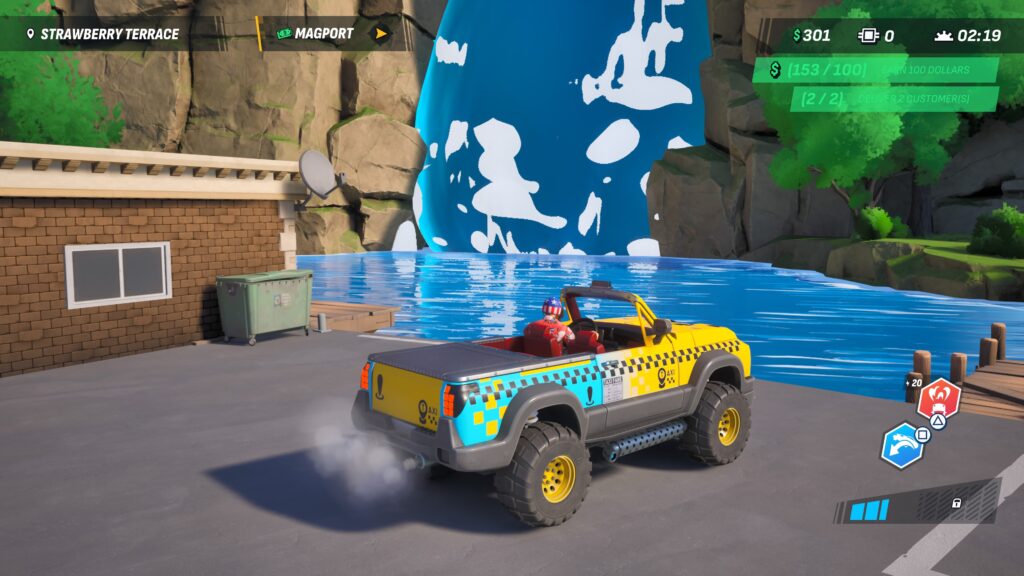
Task: Click the Magport destination indicator
Action: tap(332, 33)
